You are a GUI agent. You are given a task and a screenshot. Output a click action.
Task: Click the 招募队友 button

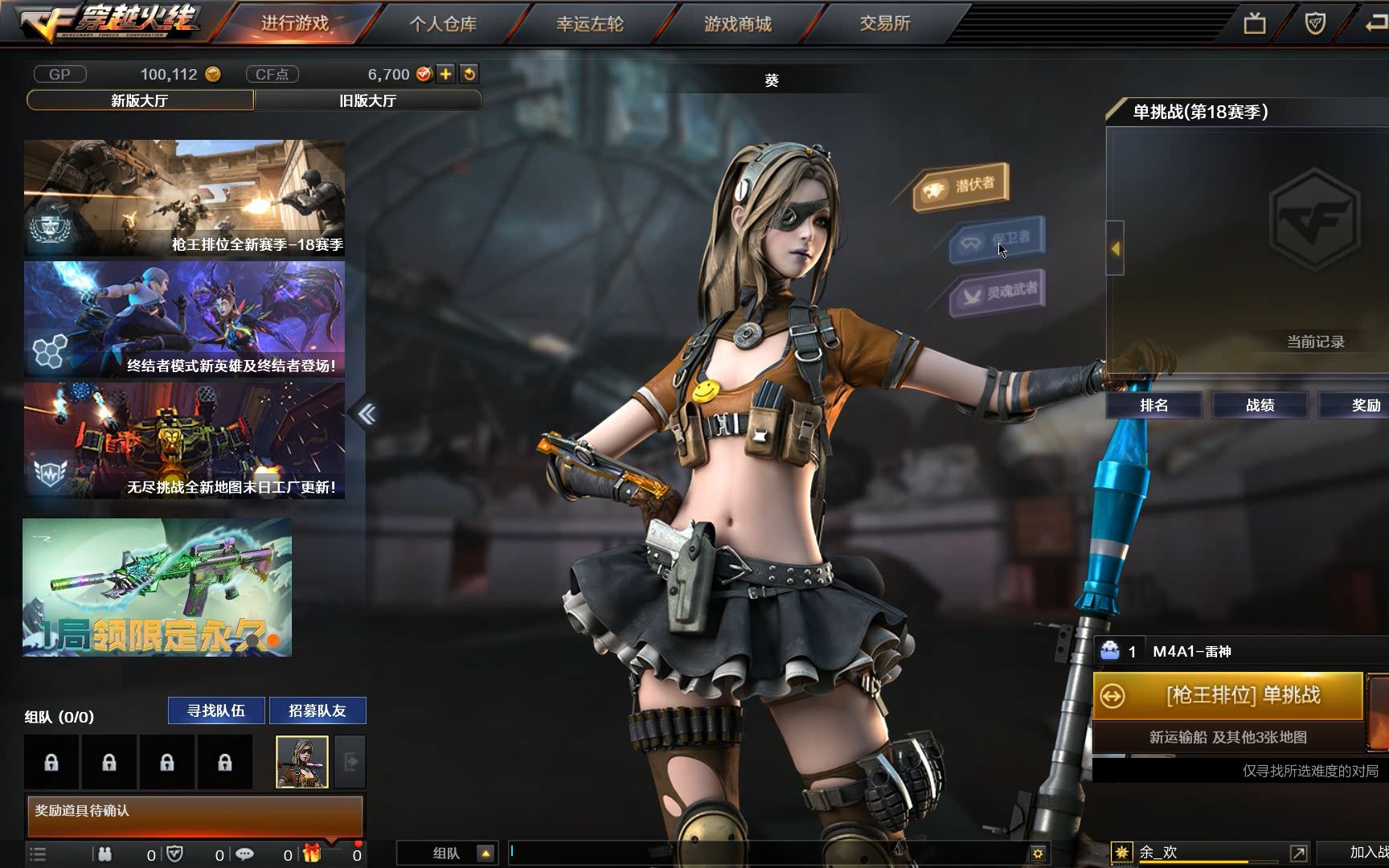[318, 710]
